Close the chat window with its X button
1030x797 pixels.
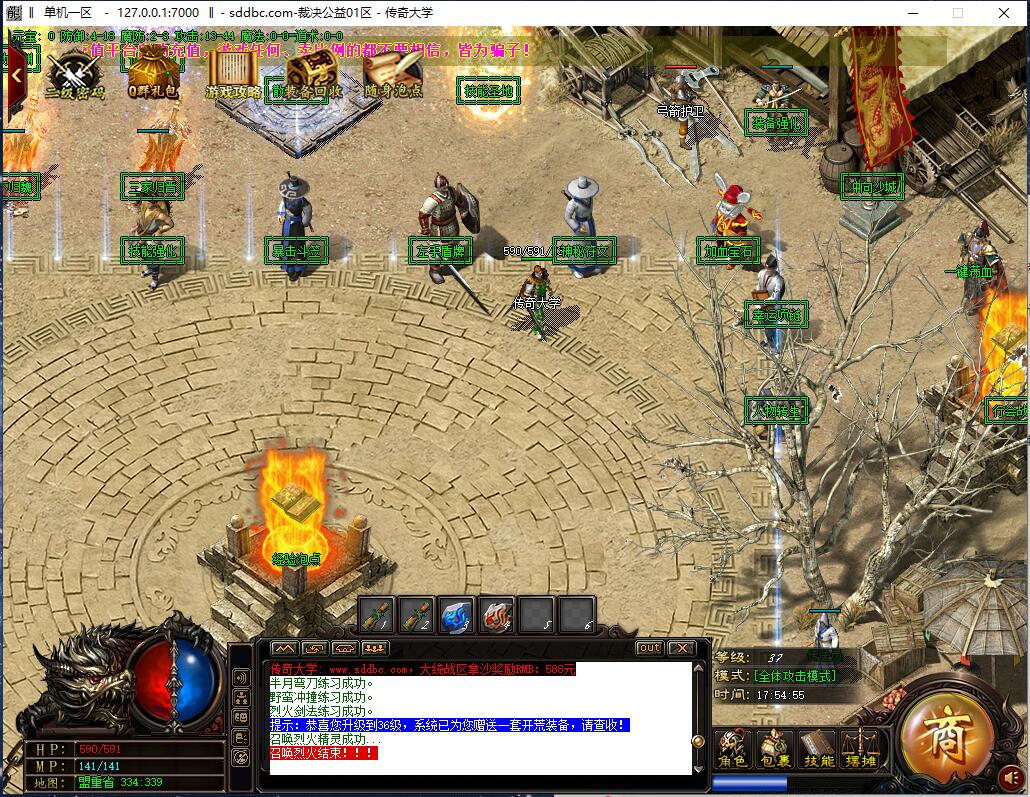681,648
